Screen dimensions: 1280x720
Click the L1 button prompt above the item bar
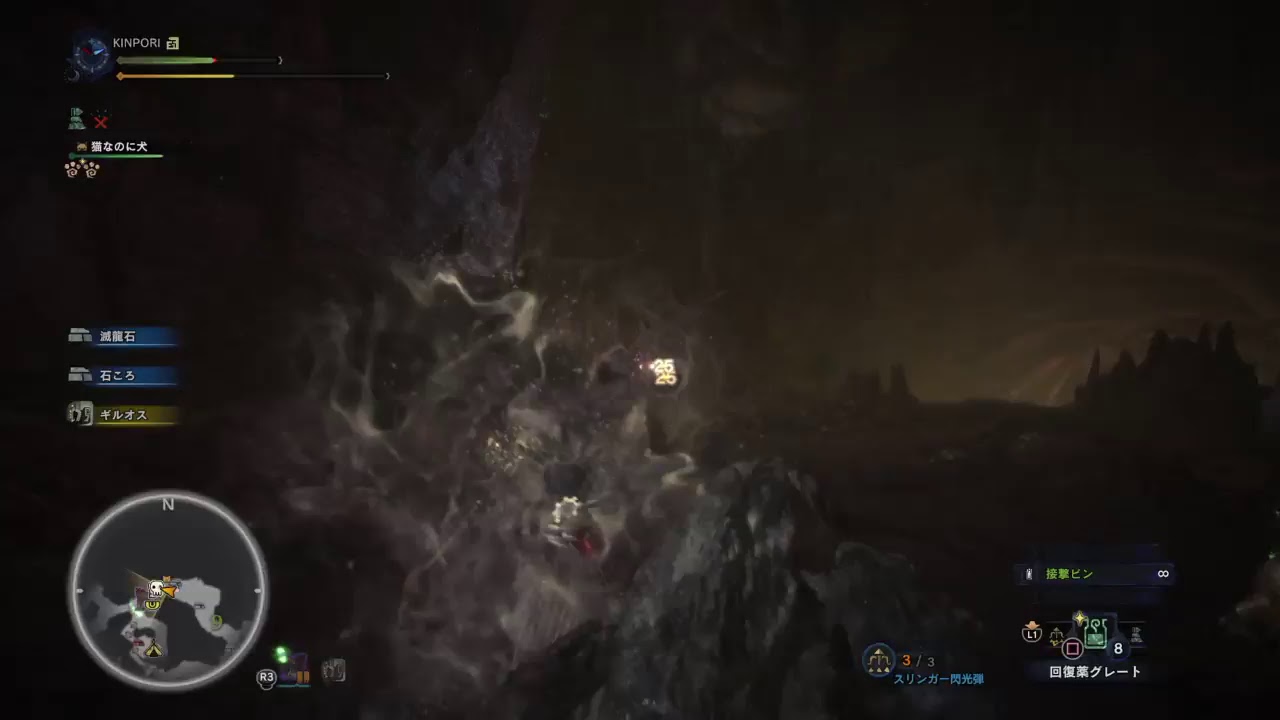pyautogui.click(x=1031, y=634)
